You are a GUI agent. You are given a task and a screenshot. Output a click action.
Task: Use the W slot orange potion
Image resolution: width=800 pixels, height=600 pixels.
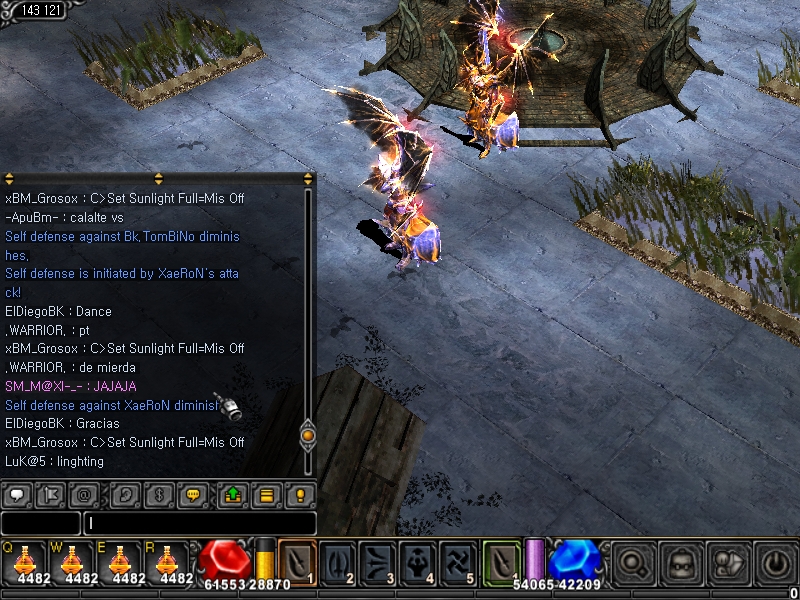(x=74, y=562)
